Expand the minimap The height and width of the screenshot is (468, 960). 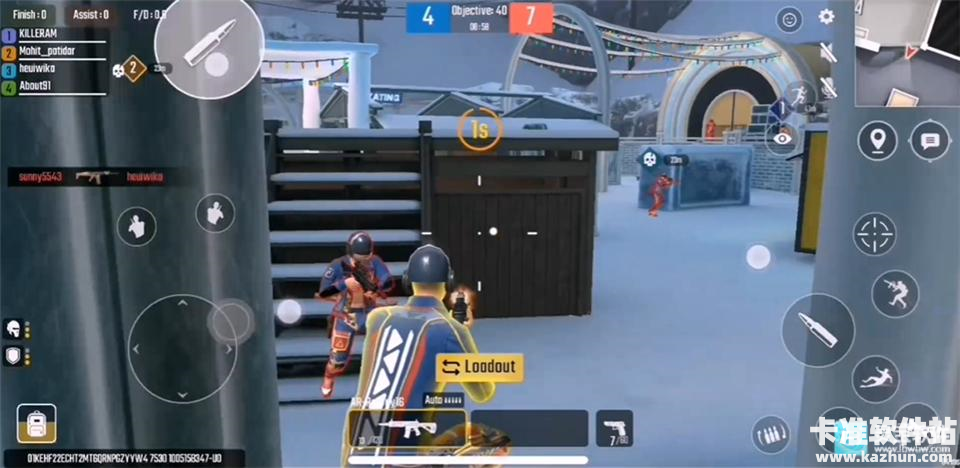(x=907, y=52)
